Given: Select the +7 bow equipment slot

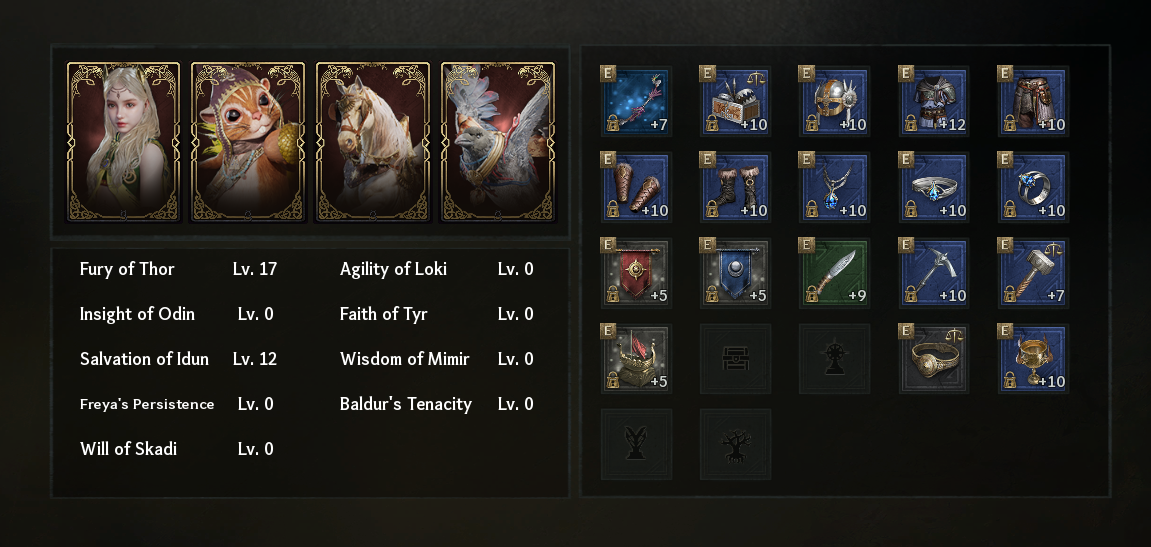Looking at the screenshot, I should coord(636,101).
